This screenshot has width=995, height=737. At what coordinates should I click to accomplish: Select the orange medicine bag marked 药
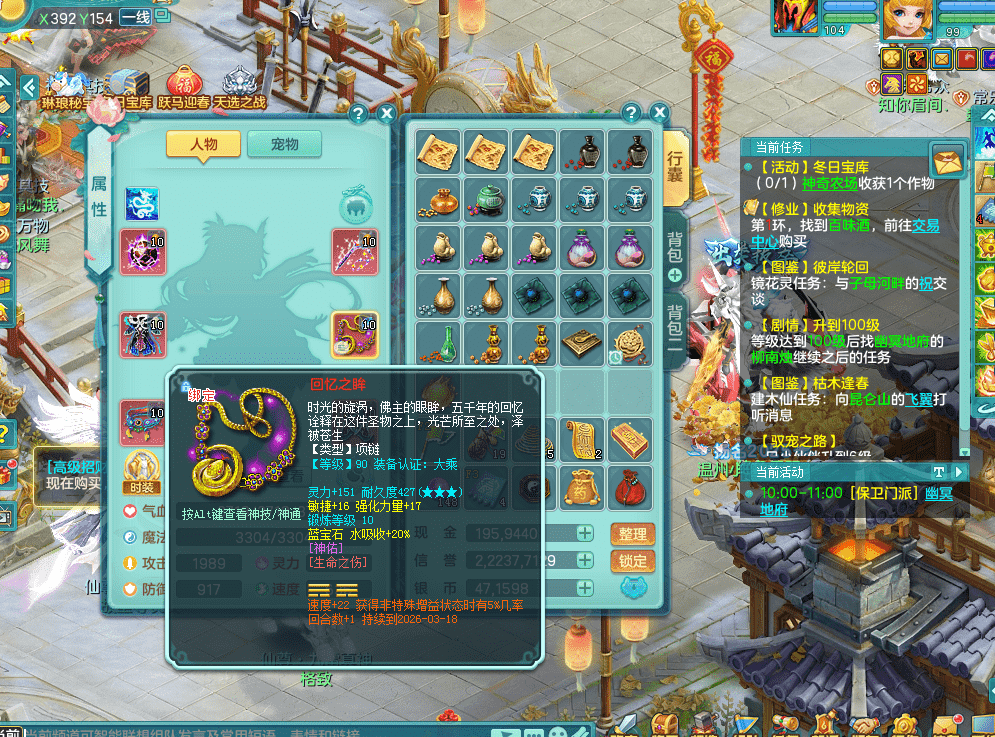coord(583,486)
